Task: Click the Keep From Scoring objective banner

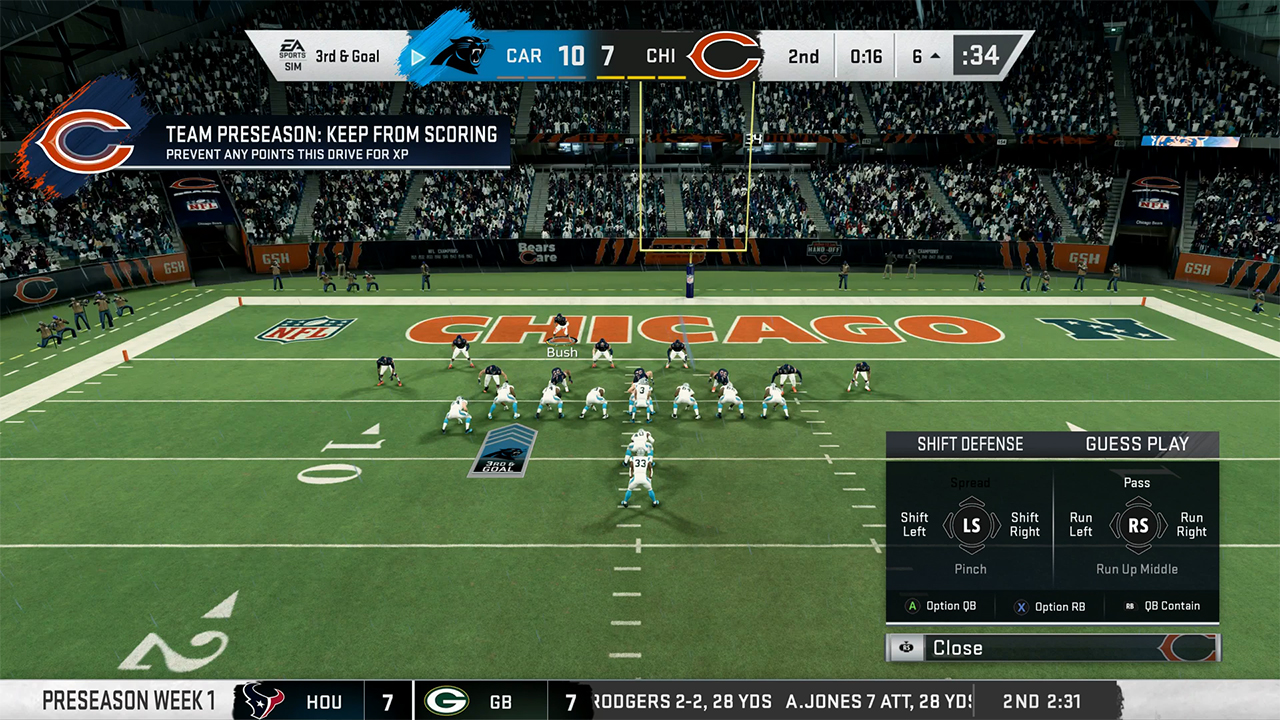Action: coord(330,143)
